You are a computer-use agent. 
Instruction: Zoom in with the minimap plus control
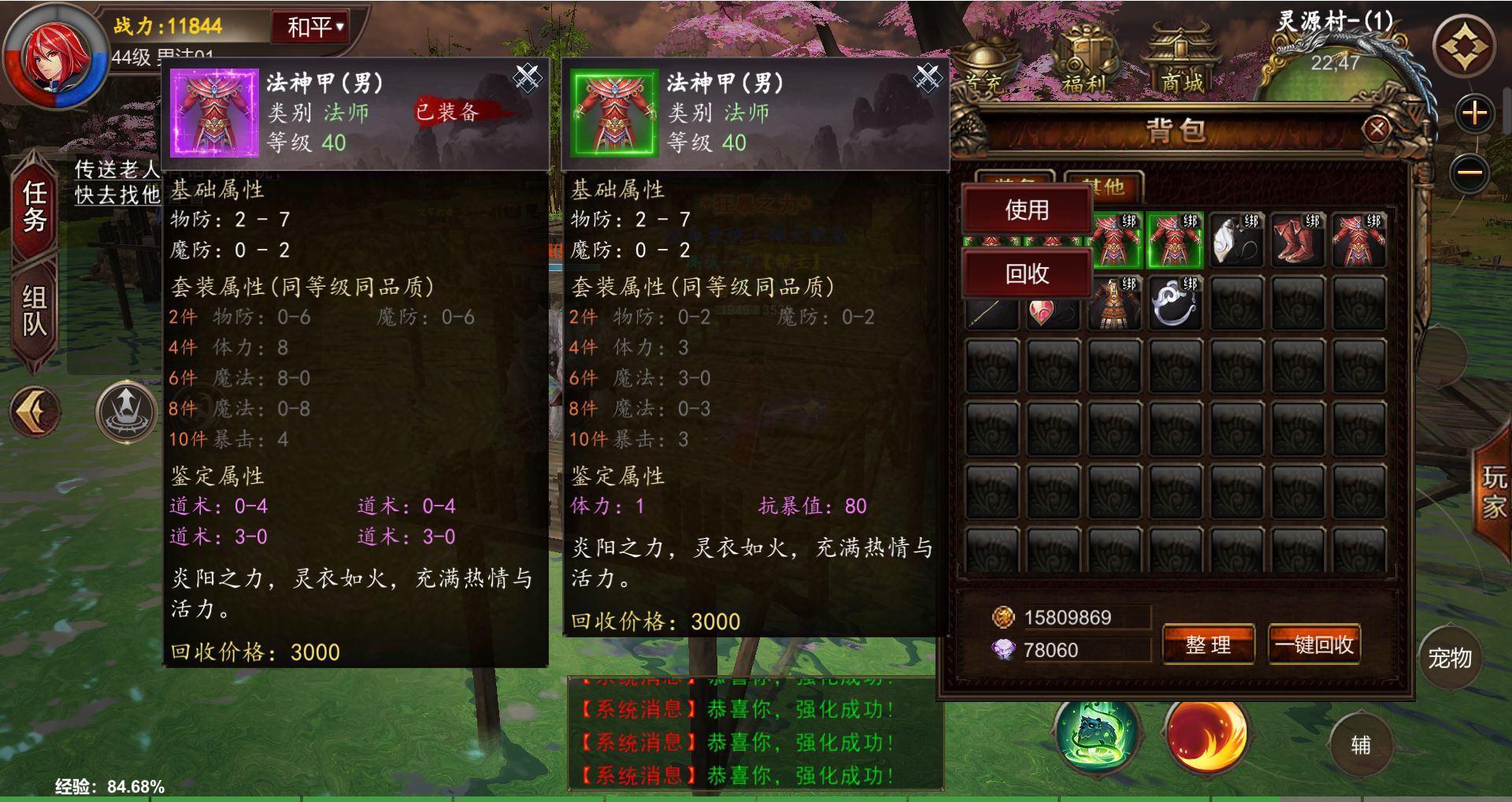pyautogui.click(x=1476, y=113)
